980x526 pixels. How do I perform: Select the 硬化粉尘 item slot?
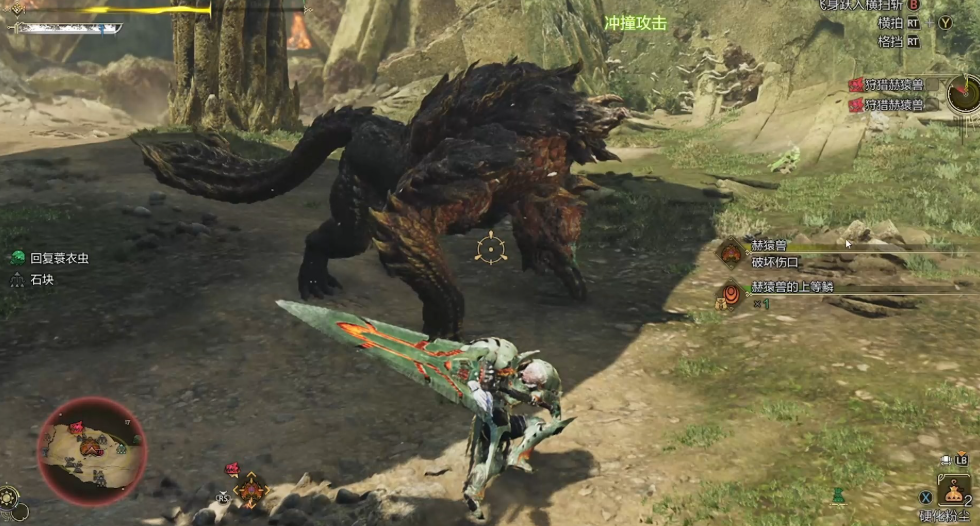957,492
